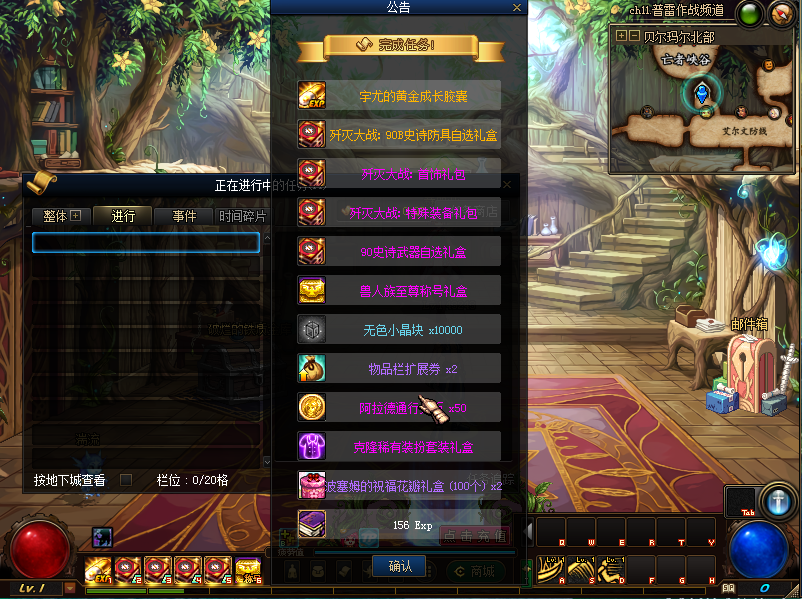Screen dimensions: 802x599
Task: Click the compass icon above the minimap
Action: (x=780, y=14)
